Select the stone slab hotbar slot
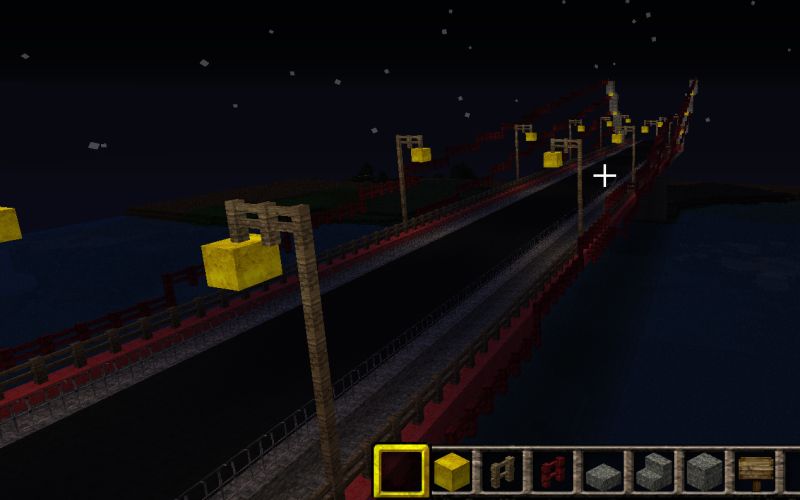Image resolution: width=800 pixels, height=500 pixels. point(604,472)
